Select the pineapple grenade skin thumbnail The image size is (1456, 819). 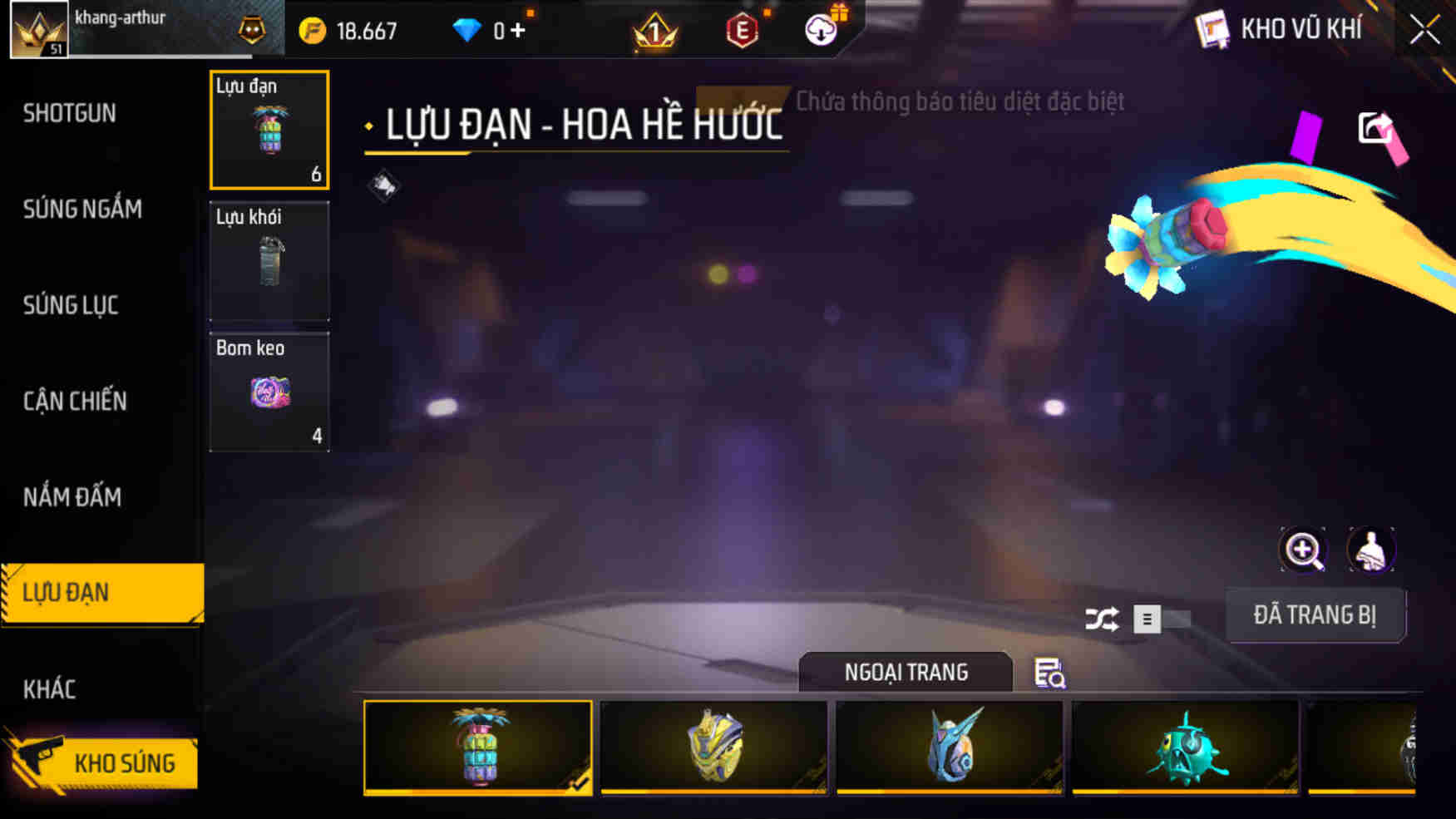(479, 747)
